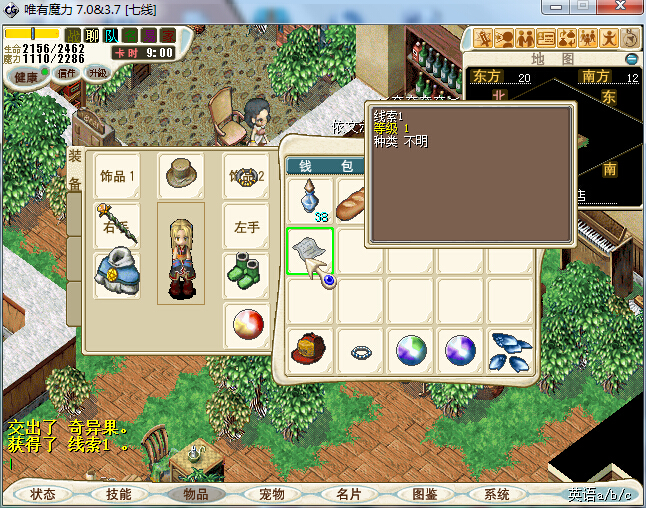Screen dimensions: 646x508
Task: Select the silver ring in bag
Action: [x=361, y=351]
